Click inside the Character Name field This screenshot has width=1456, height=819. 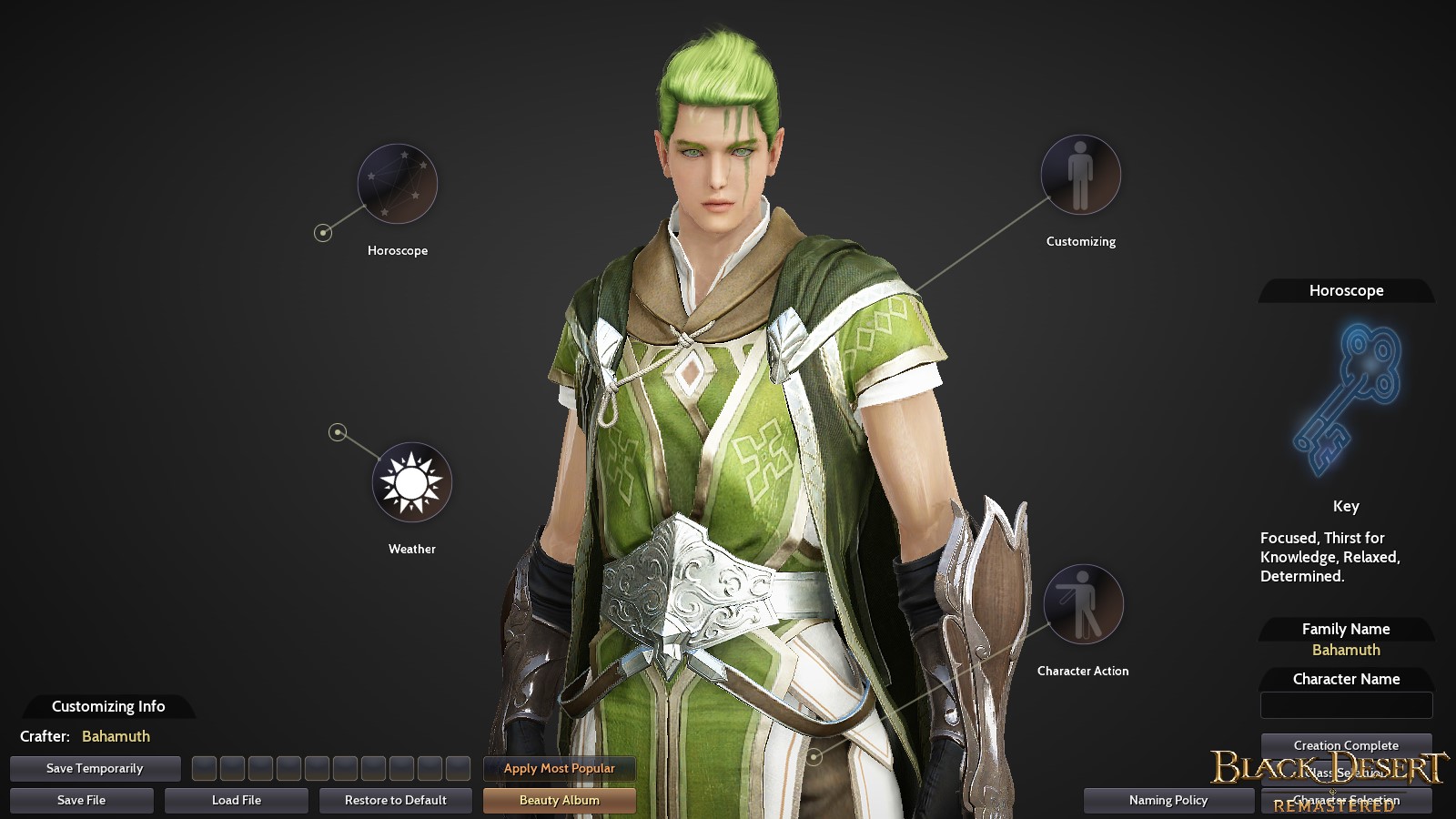[x=1346, y=704]
